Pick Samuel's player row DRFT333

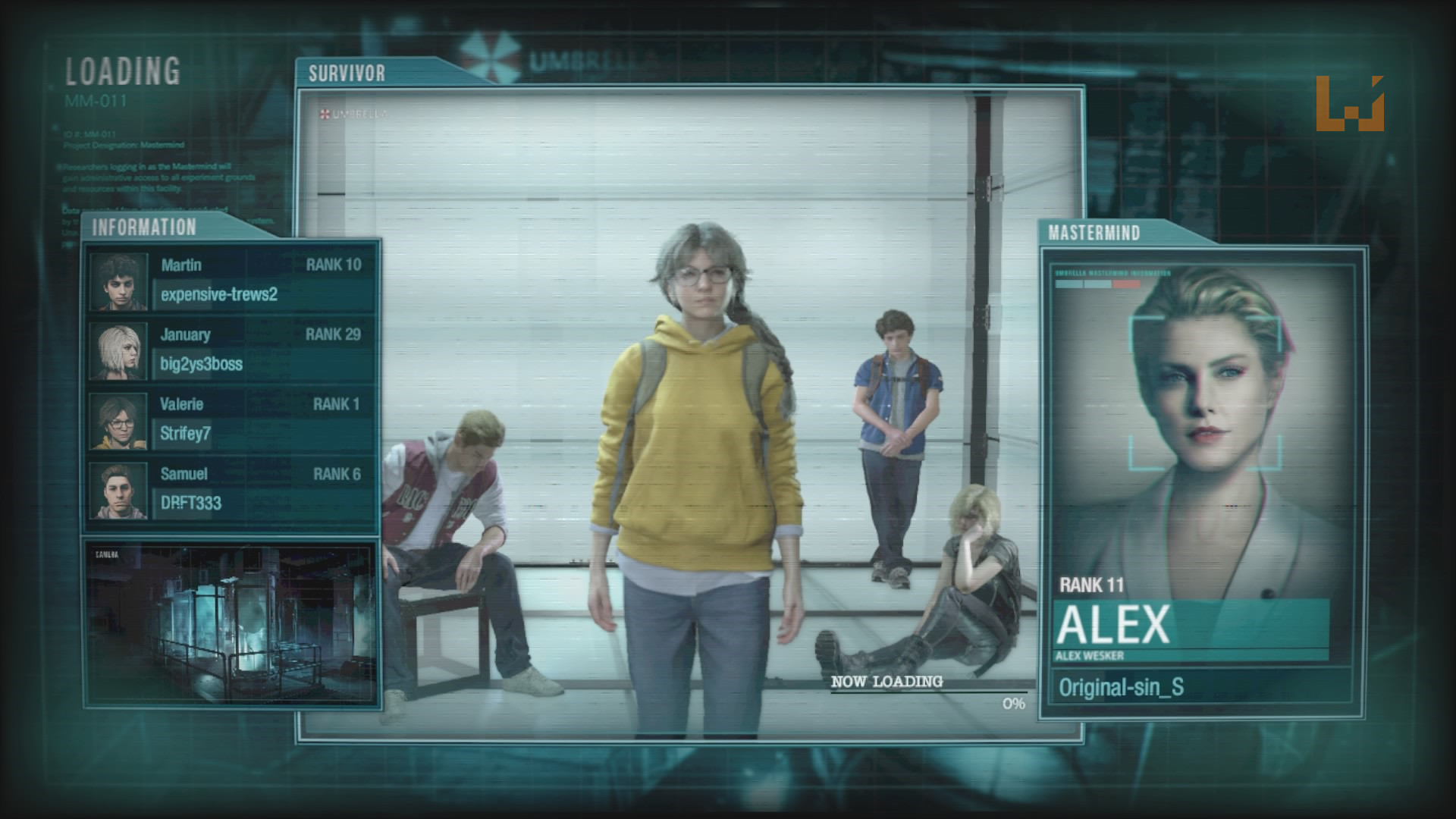point(231,490)
